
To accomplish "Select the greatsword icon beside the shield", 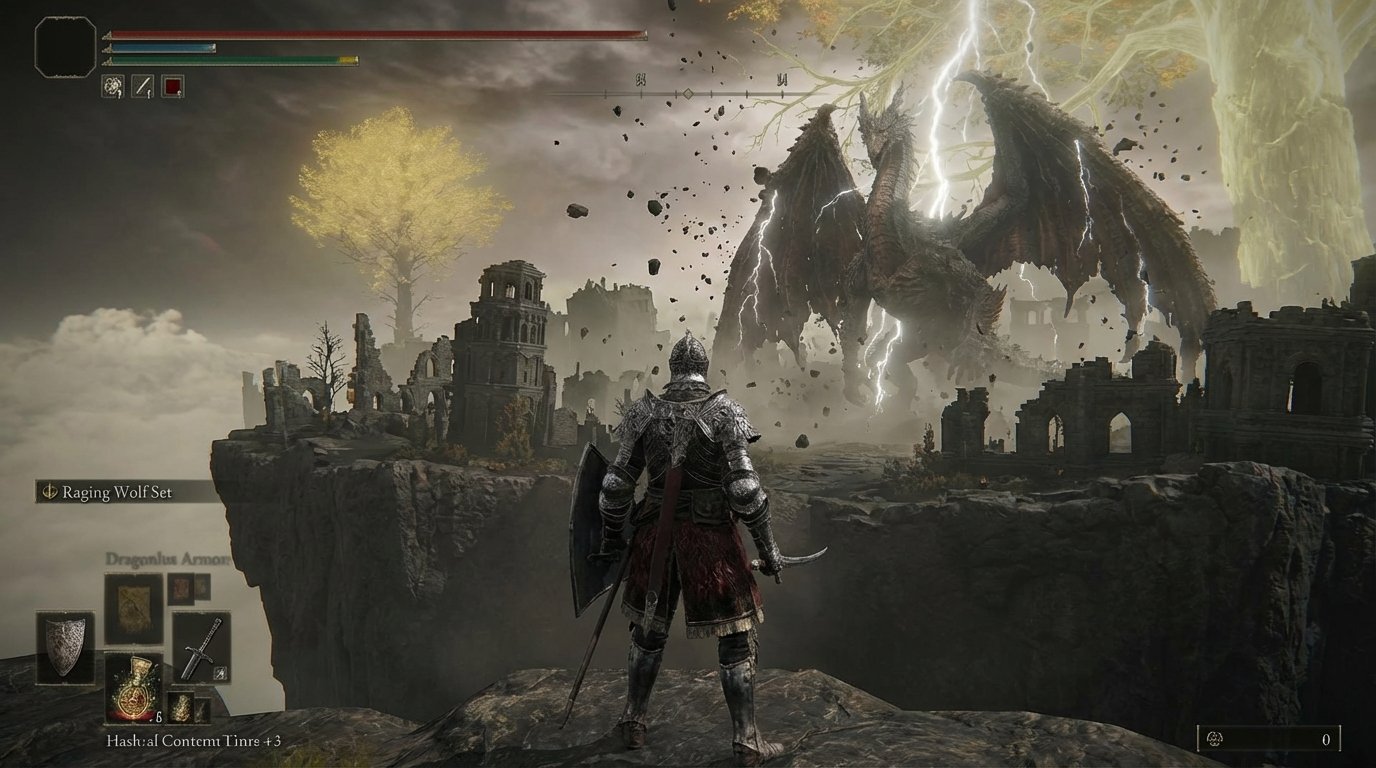I will (201, 648).
